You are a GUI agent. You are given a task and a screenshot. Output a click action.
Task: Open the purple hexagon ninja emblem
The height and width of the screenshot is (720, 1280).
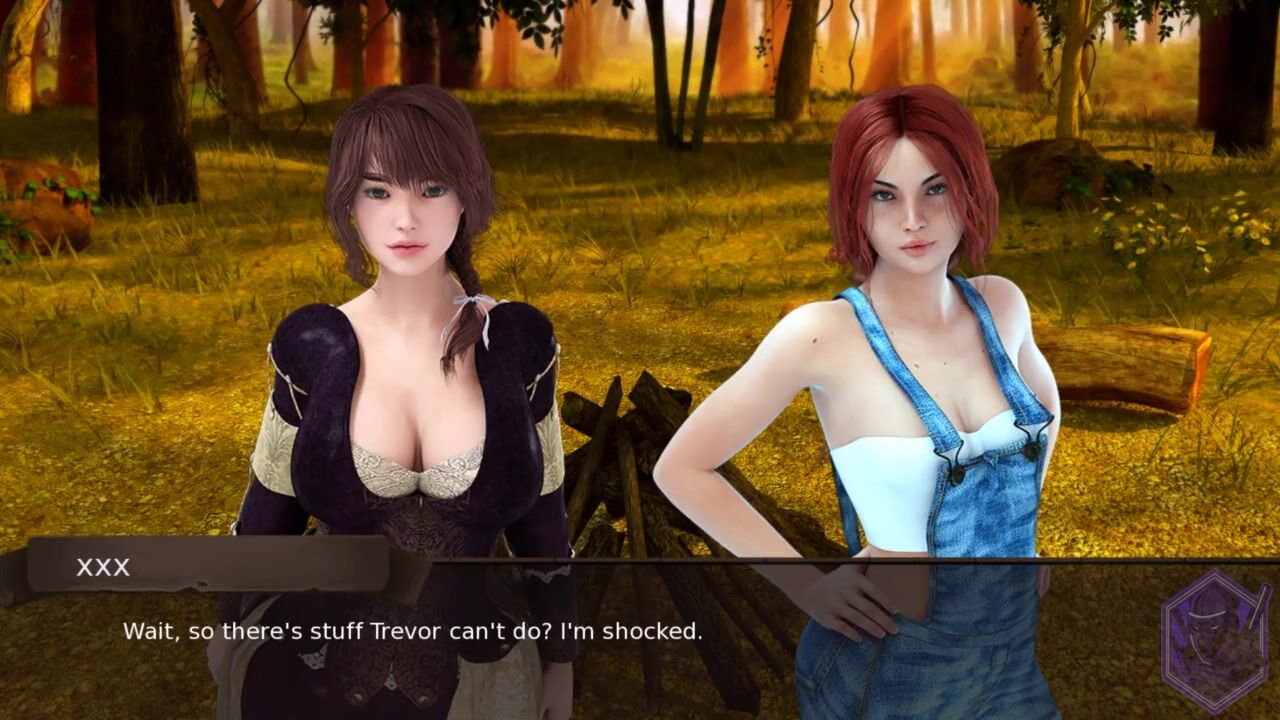click(1216, 640)
